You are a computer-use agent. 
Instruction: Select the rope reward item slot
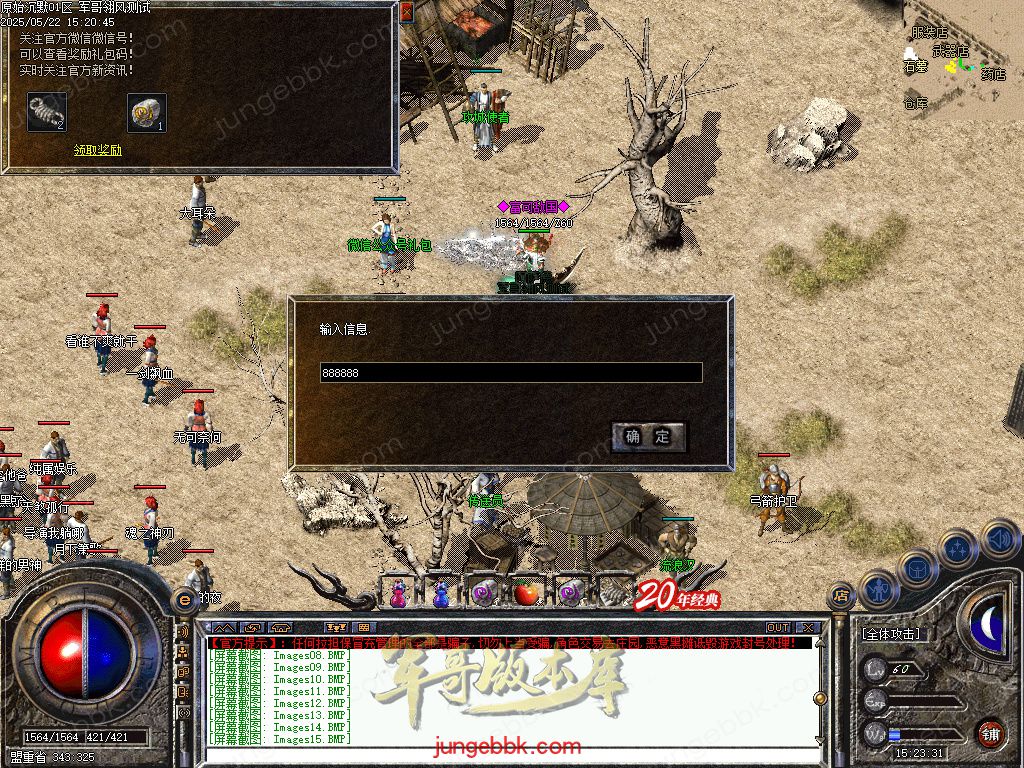(47, 112)
